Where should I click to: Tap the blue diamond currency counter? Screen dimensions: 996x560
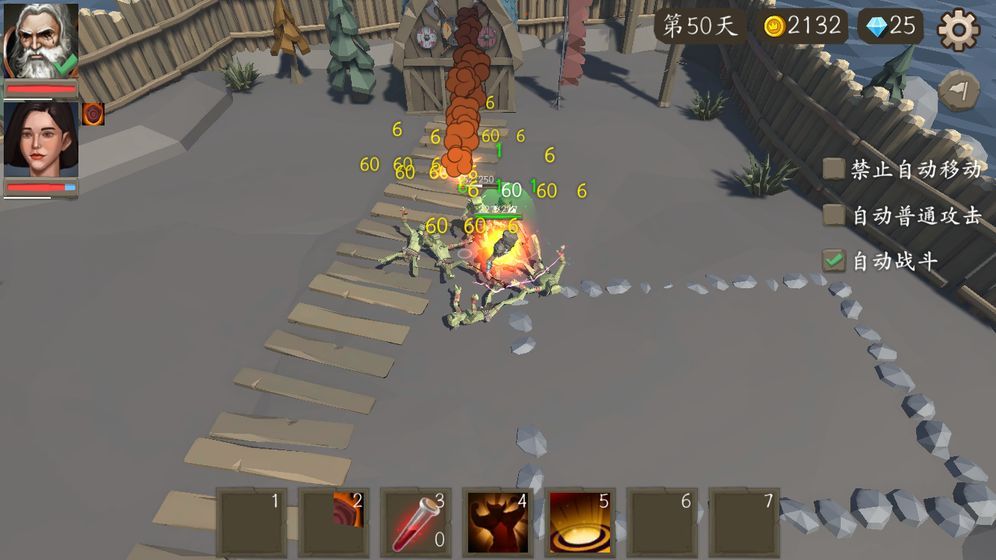[x=891, y=26]
